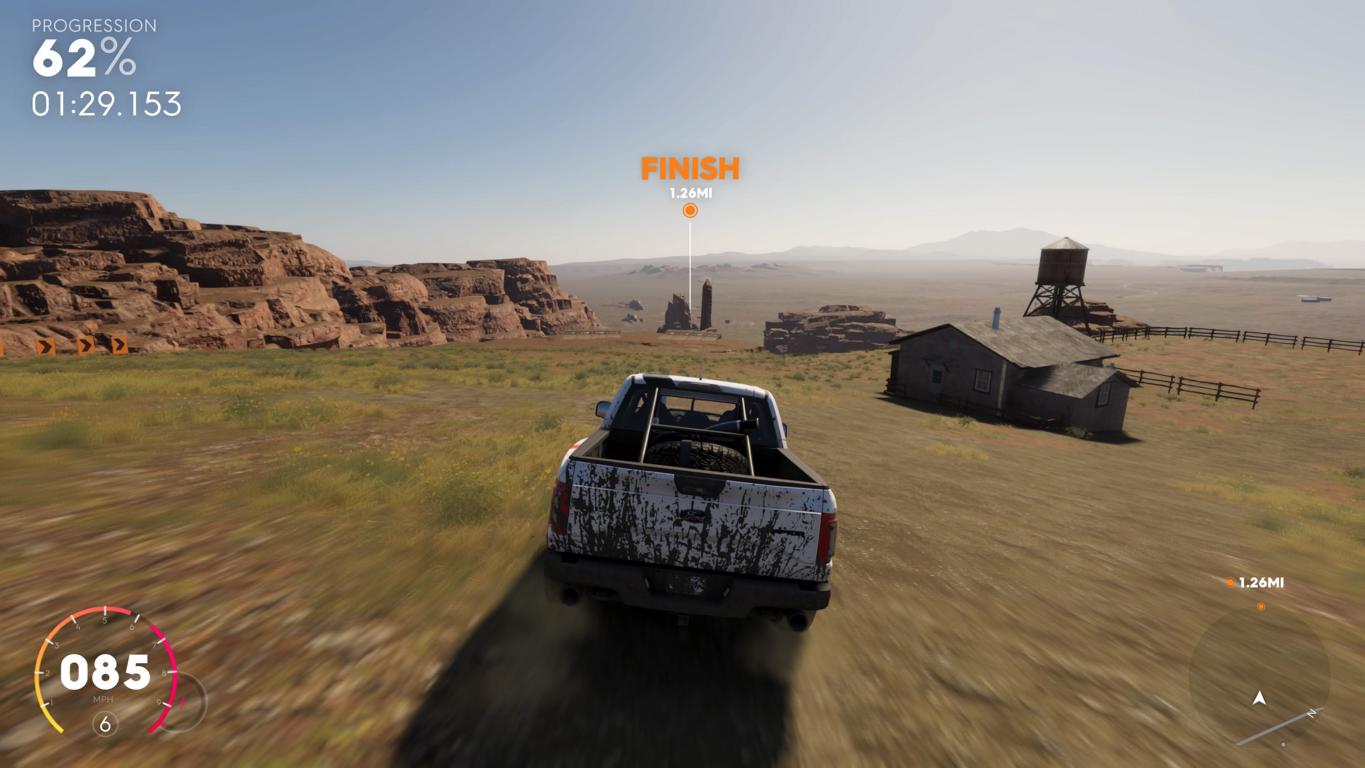Image resolution: width=1365 pixels, height=768 pixels.
Task: Select the orange FINISH waypoint marker
Action: [690, 210]
